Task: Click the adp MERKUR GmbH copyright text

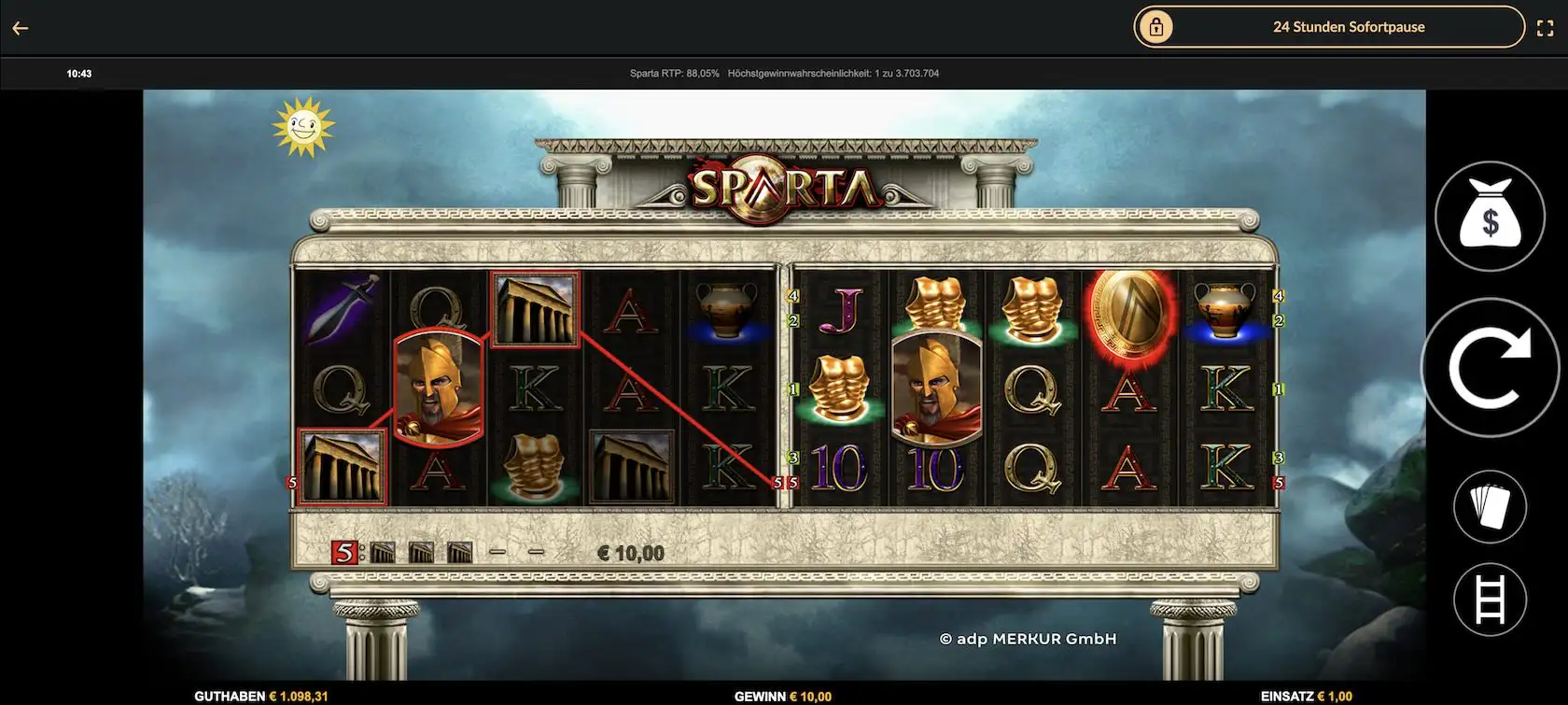Action: [x=1028, y=639]
